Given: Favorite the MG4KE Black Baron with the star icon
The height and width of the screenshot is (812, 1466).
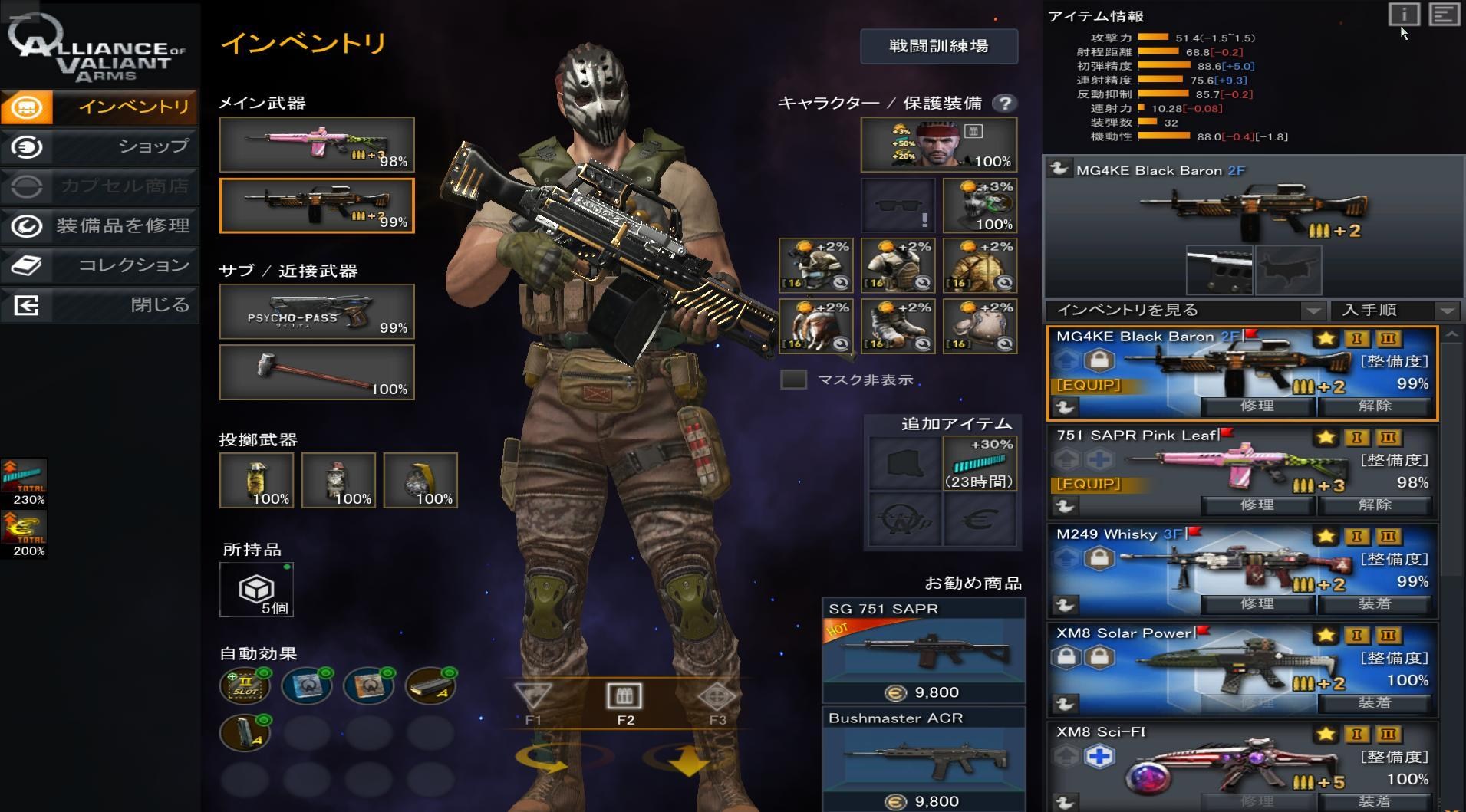Looking at the screenshot, I should click(1326, 338).
